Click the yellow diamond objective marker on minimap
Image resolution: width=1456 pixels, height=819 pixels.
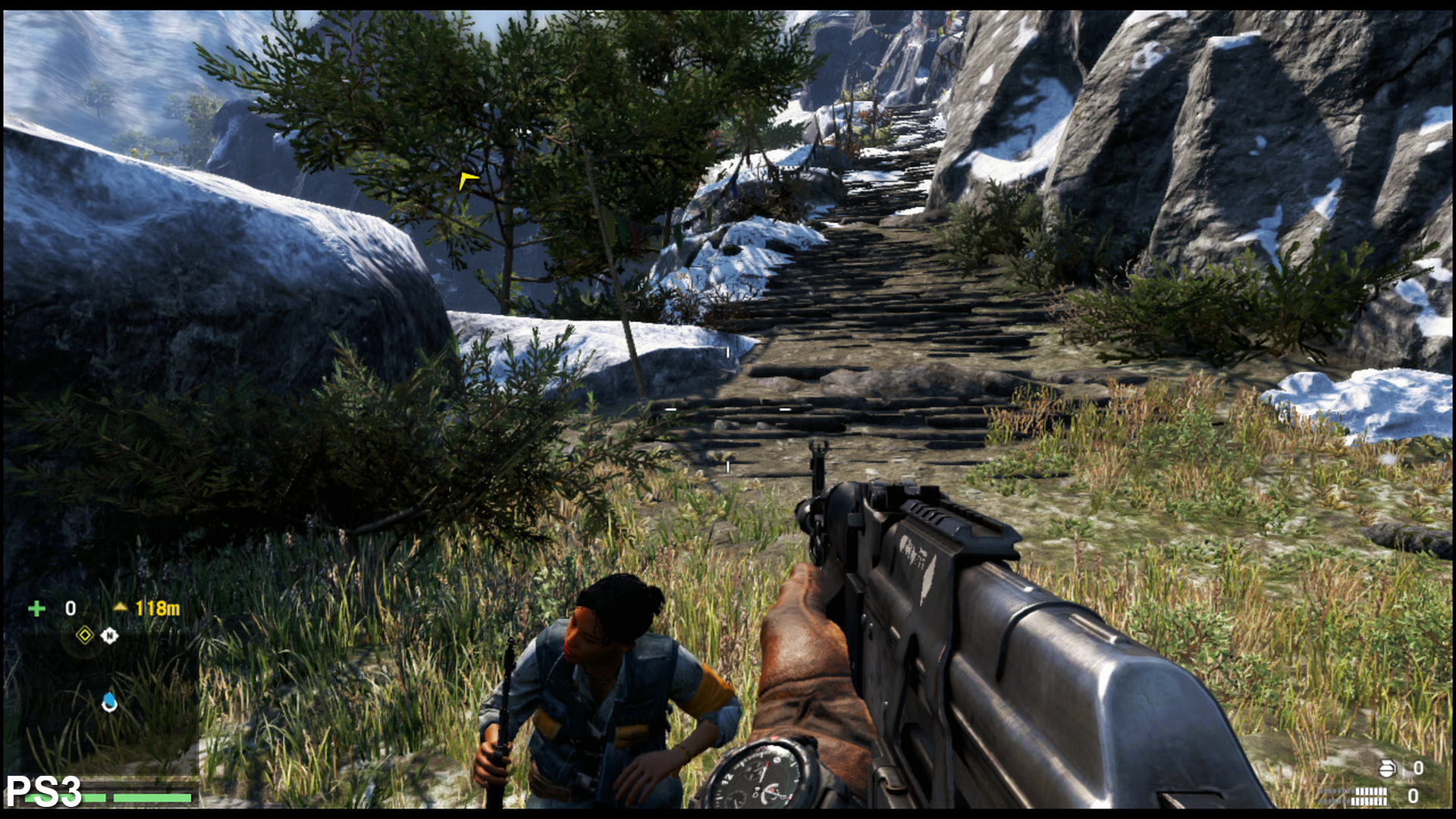[x=85, y=635]
